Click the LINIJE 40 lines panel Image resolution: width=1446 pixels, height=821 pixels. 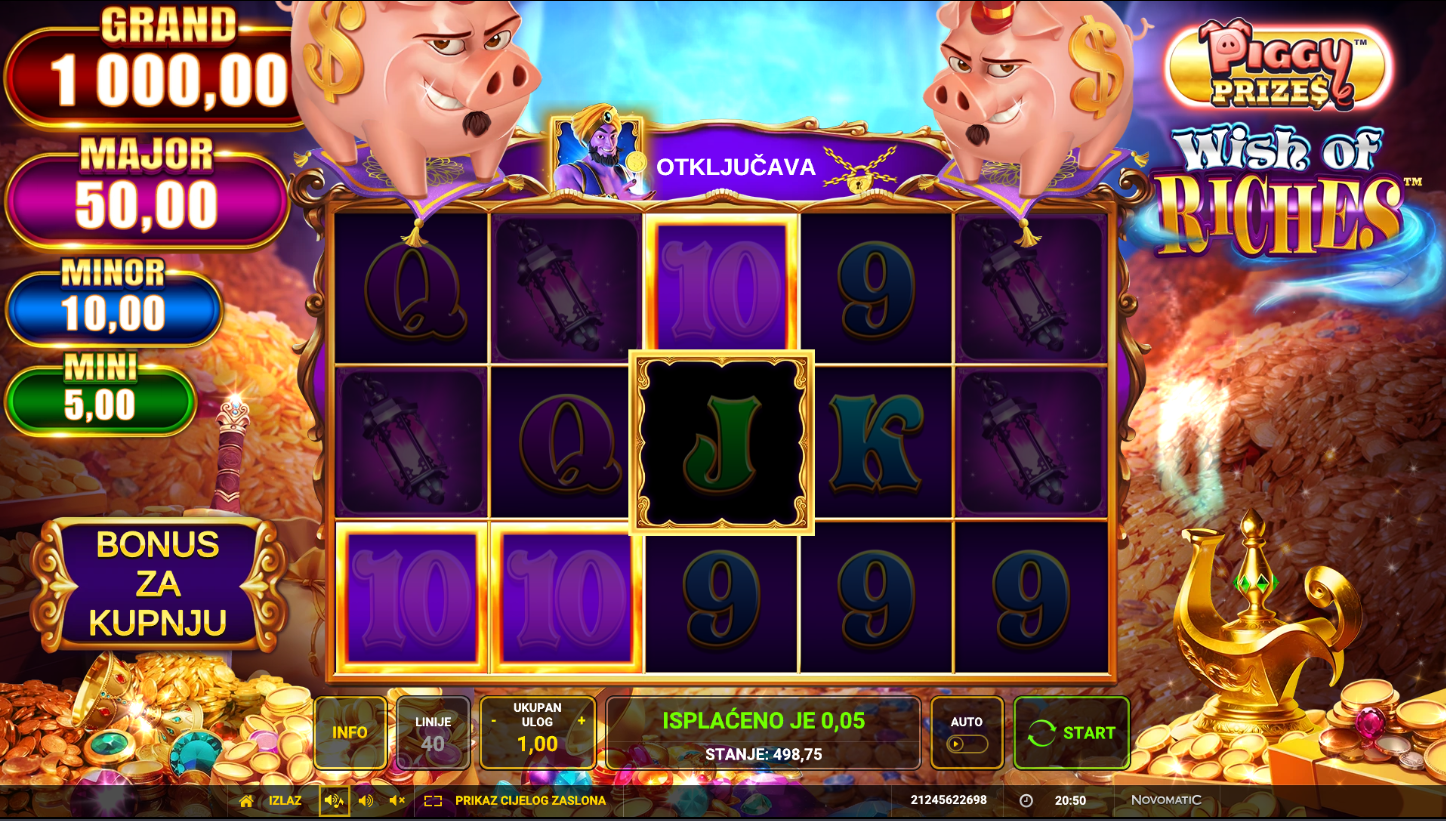pos(433,733)
